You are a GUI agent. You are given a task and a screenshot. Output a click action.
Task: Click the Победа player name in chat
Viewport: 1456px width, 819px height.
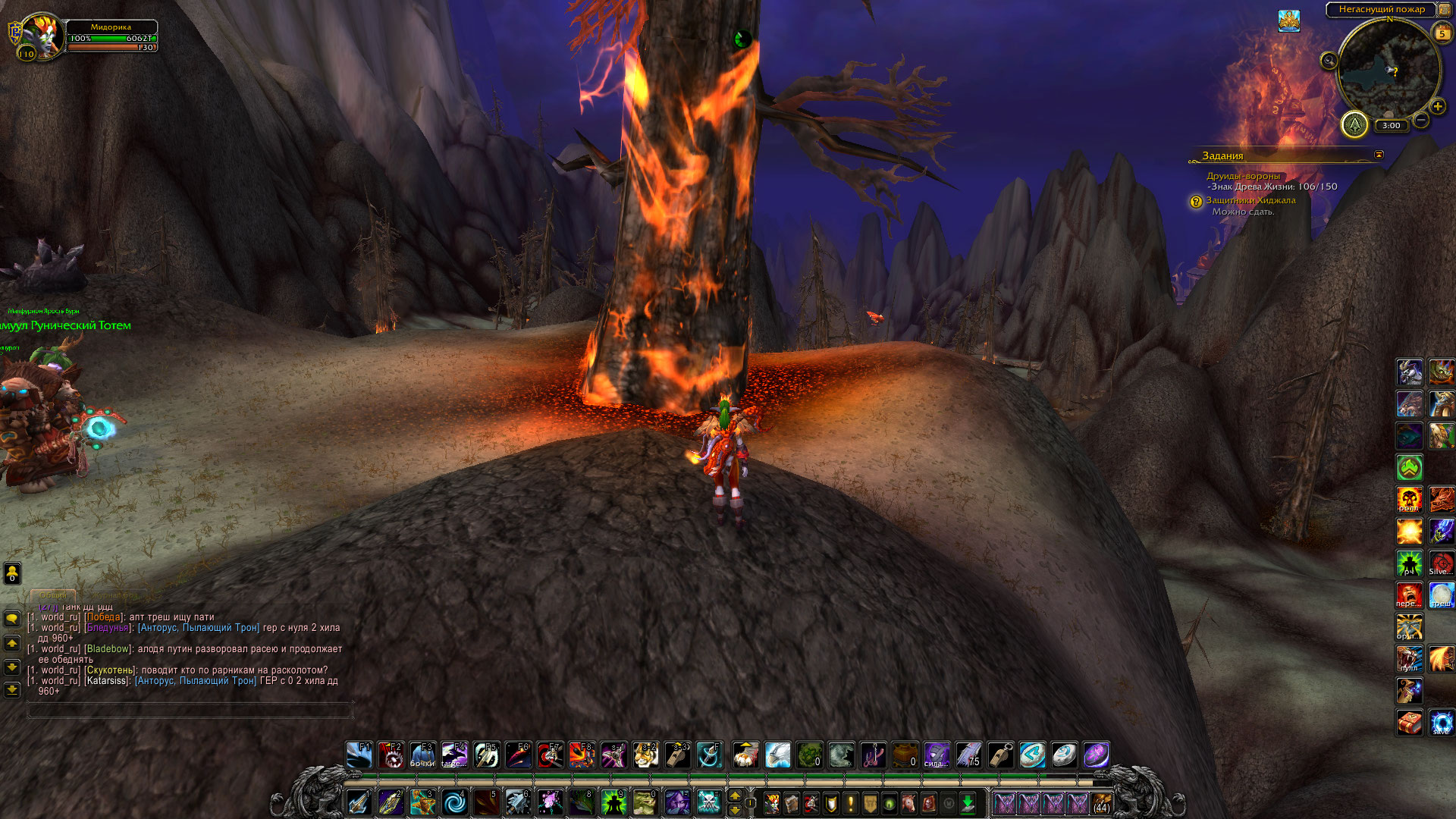tap(103, 617)
